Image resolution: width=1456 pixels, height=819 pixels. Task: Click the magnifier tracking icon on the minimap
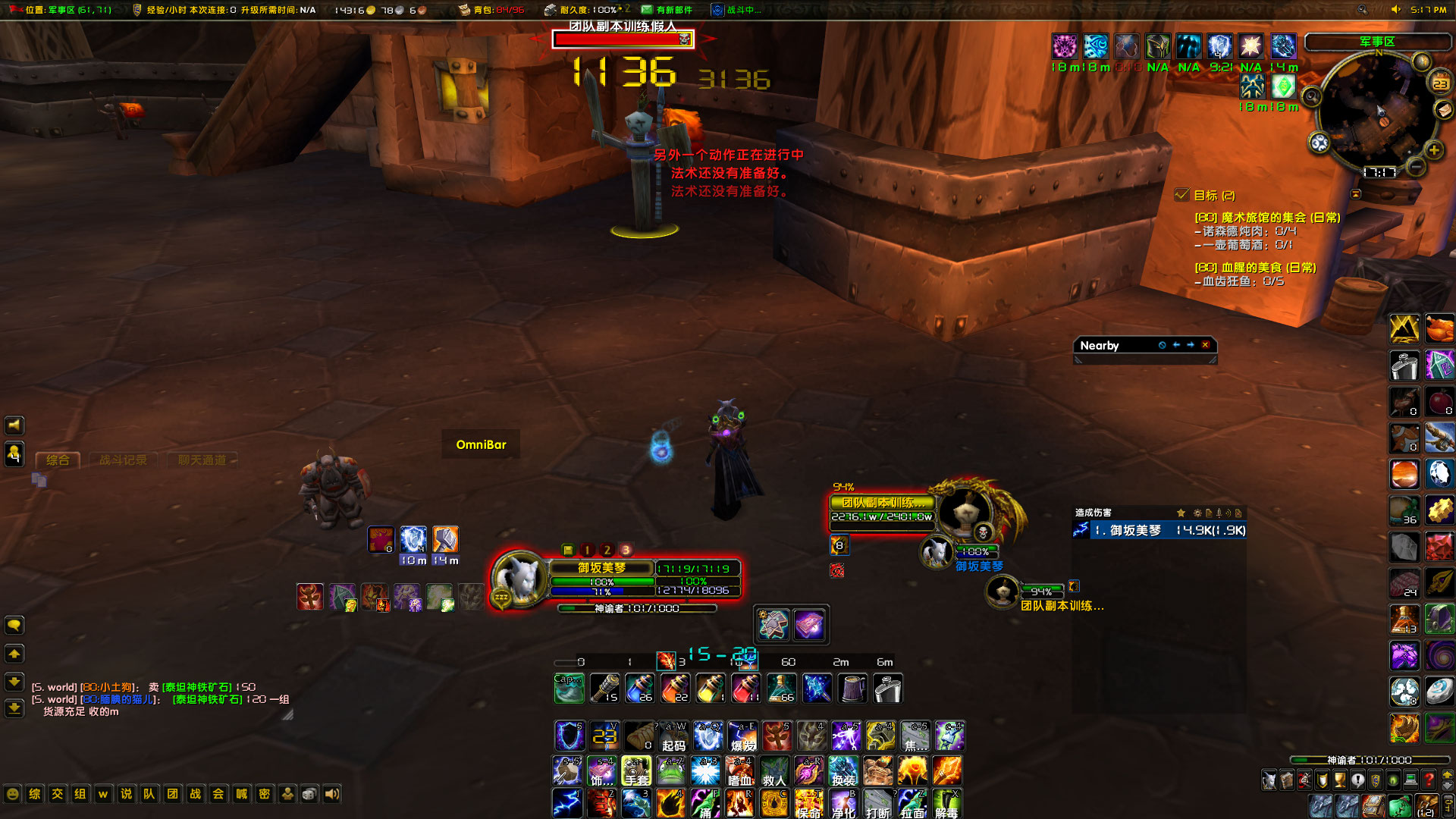(x=1312, y=96)
